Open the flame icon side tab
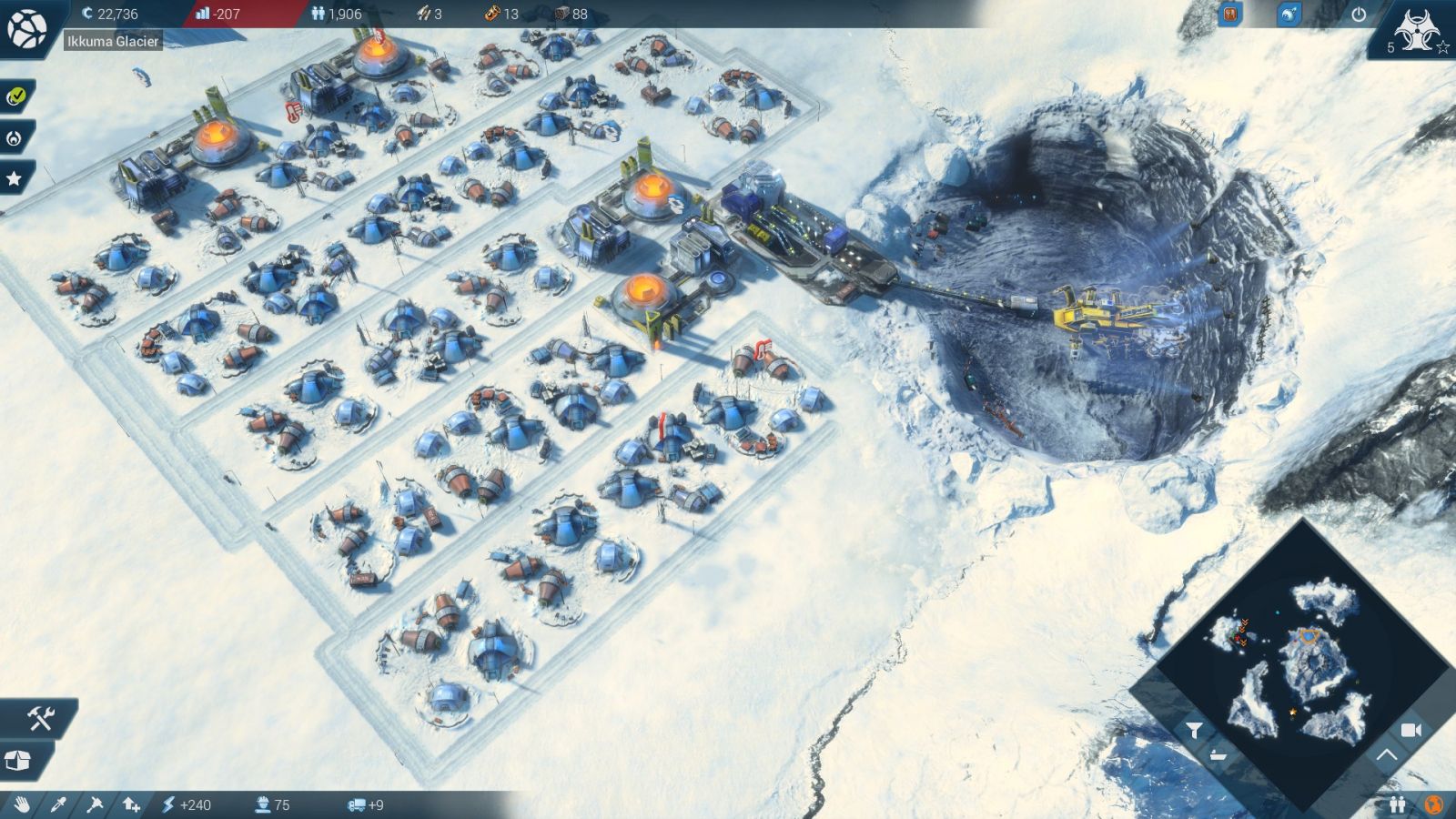1456x819 pixels. (14, 138)
